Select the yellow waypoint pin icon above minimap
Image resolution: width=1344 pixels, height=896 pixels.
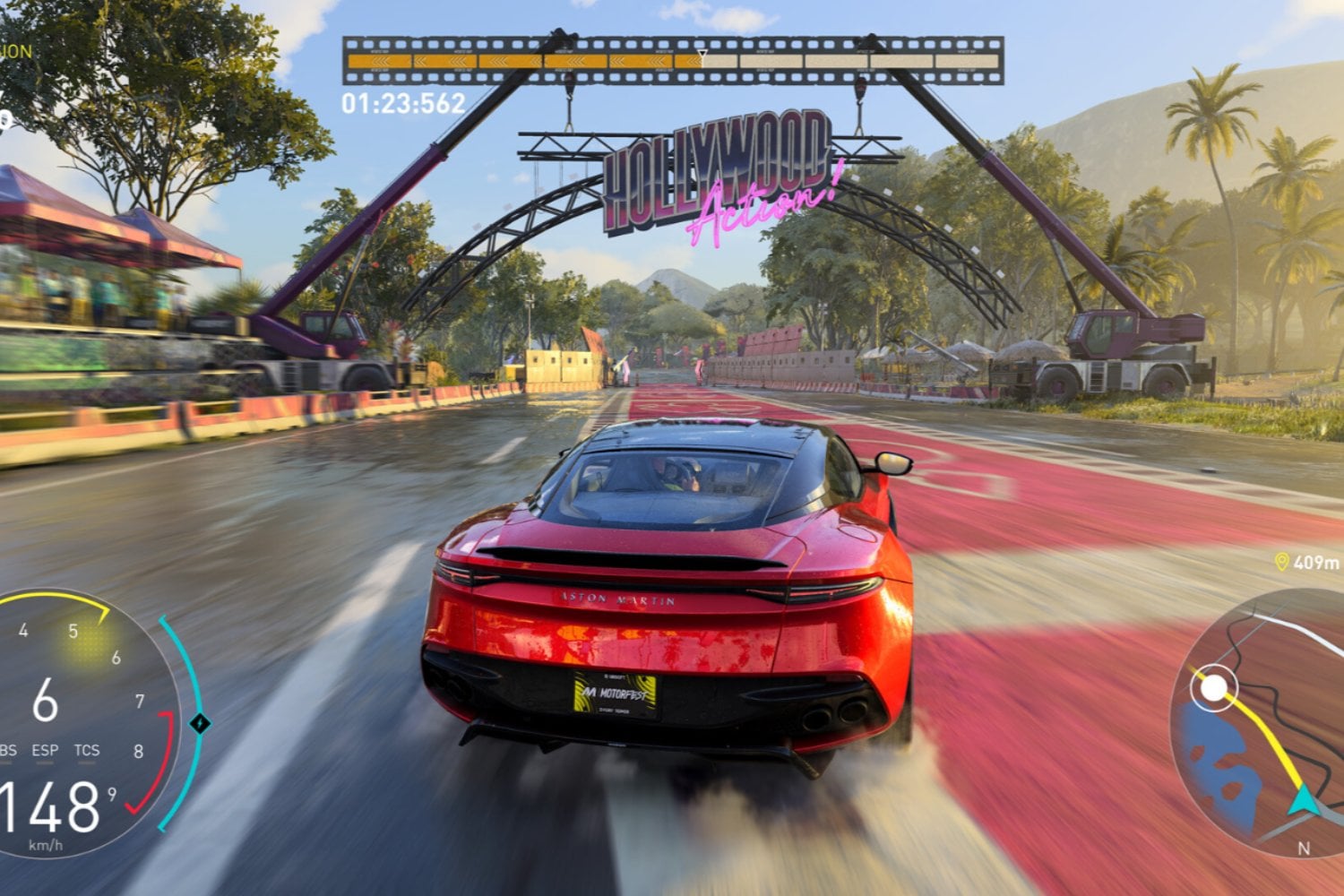click(x=1281, y=561)
